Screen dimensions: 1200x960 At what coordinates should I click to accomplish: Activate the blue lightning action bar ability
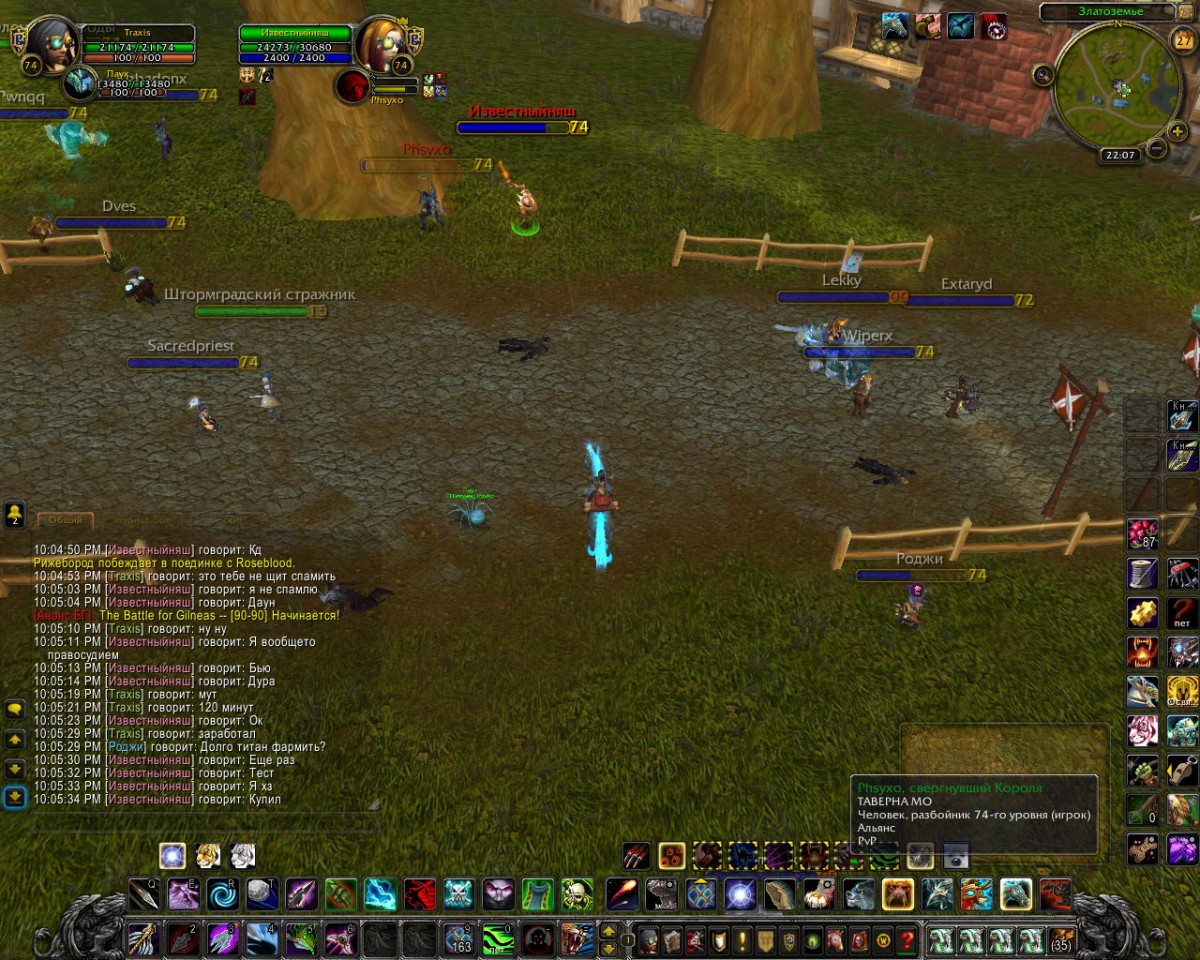coord(380,893)
